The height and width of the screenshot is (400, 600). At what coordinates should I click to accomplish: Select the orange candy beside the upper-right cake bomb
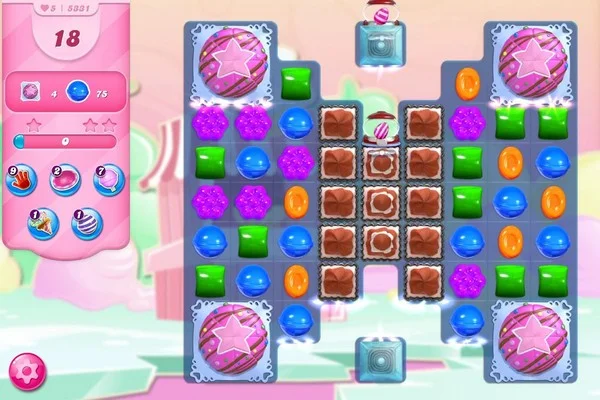(x=467, y=82)
